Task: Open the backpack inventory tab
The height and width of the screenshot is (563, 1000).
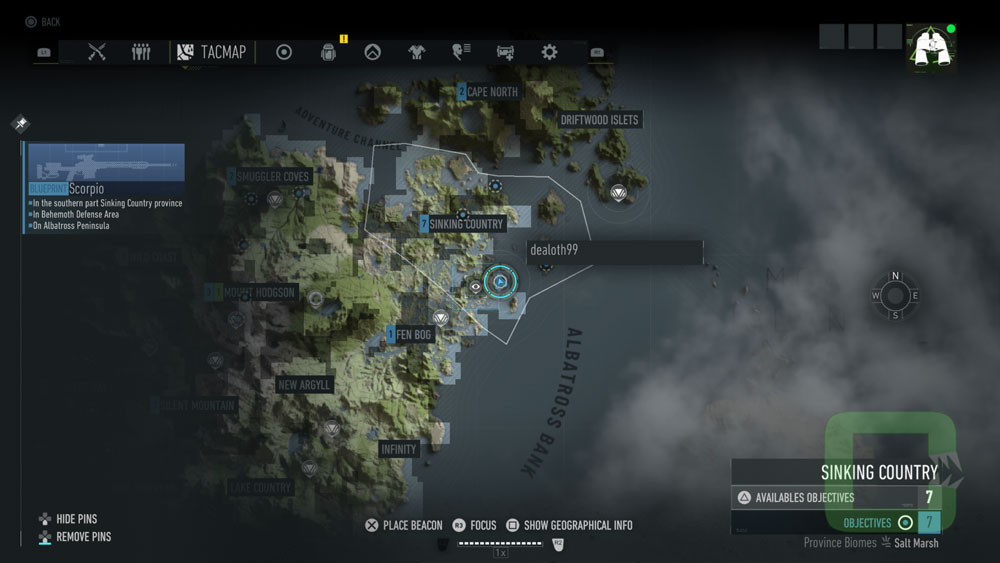Action: [x=328, y=52]
